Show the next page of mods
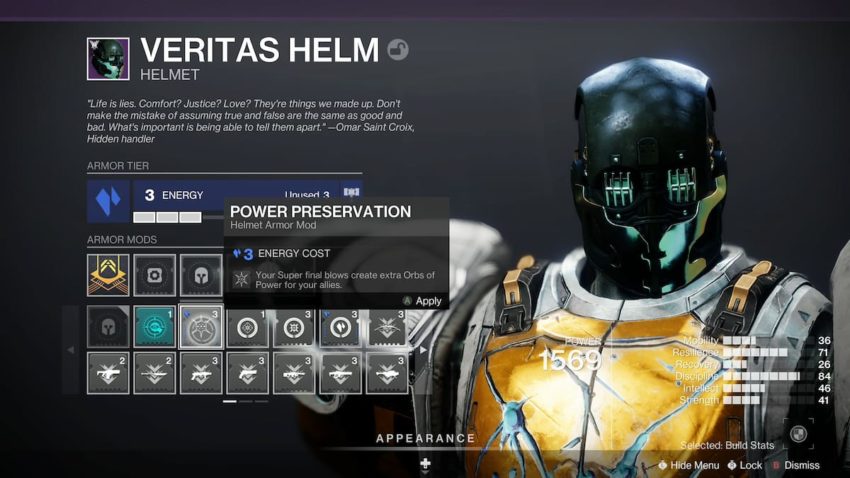The height and width of the screenshot is (478, 850). [x=423, y=350]
